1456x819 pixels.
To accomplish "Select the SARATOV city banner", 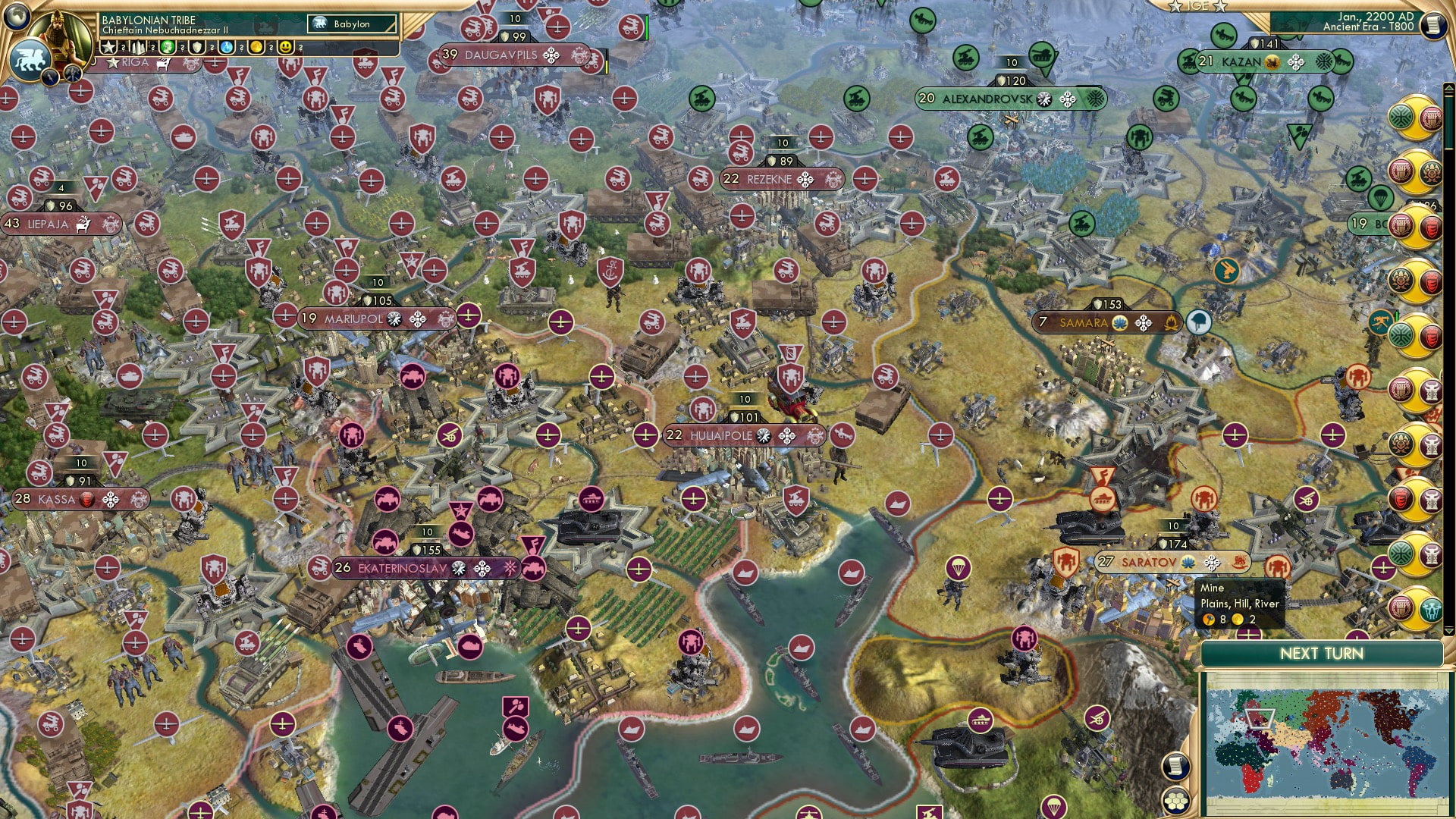I will 1153,563.
